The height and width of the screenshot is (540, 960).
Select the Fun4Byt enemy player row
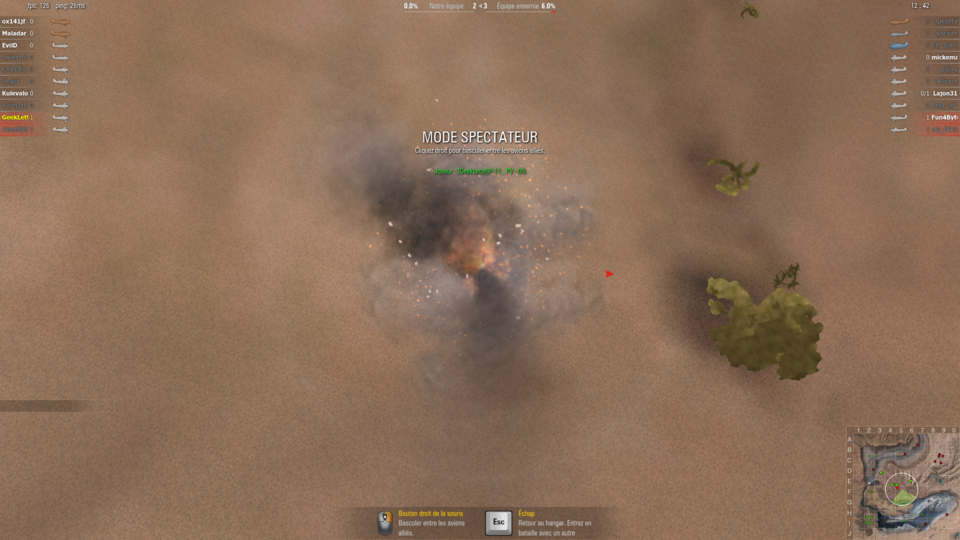[944, 117]
